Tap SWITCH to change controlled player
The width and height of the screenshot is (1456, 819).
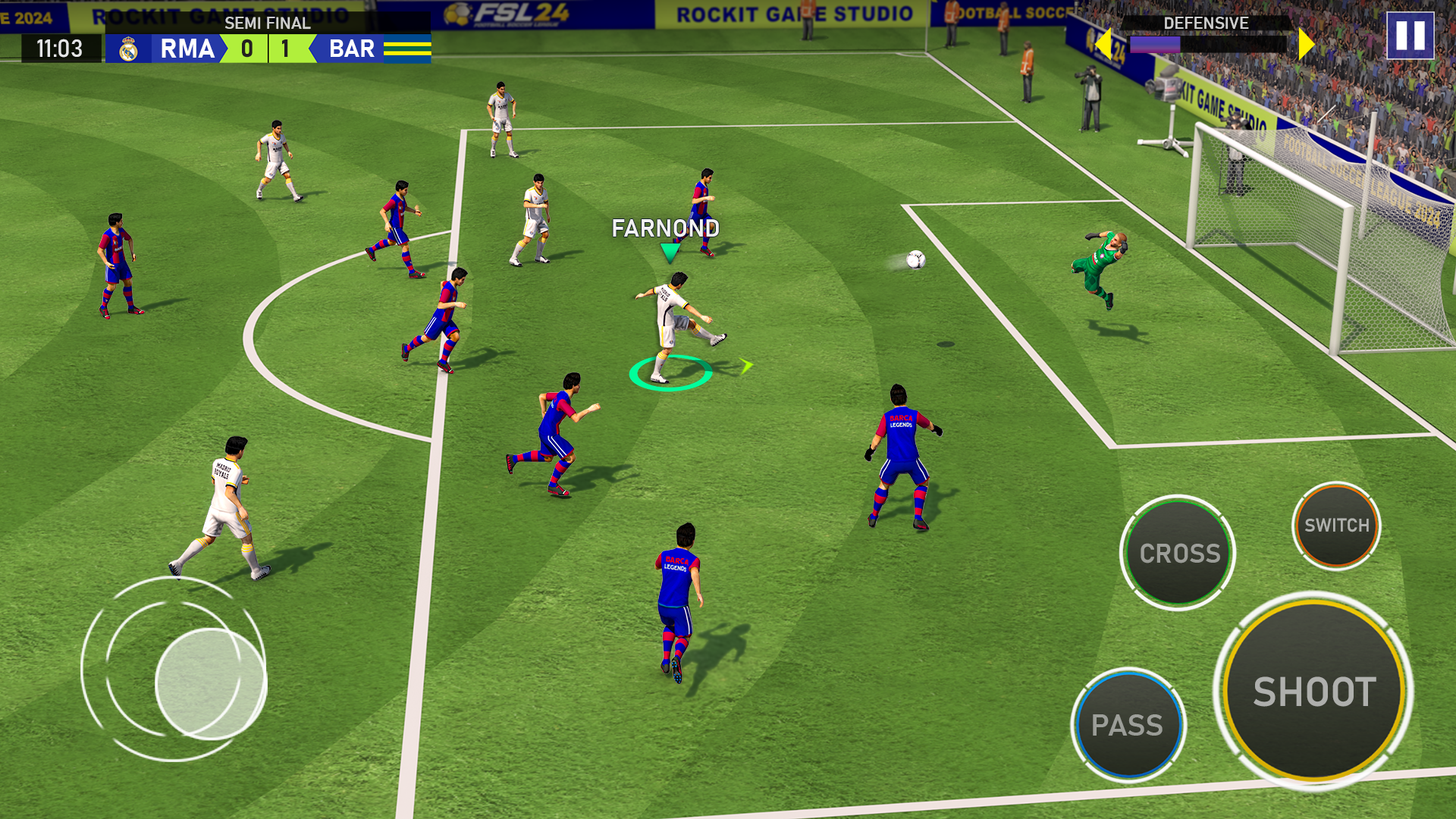[x=1337, y=524]
